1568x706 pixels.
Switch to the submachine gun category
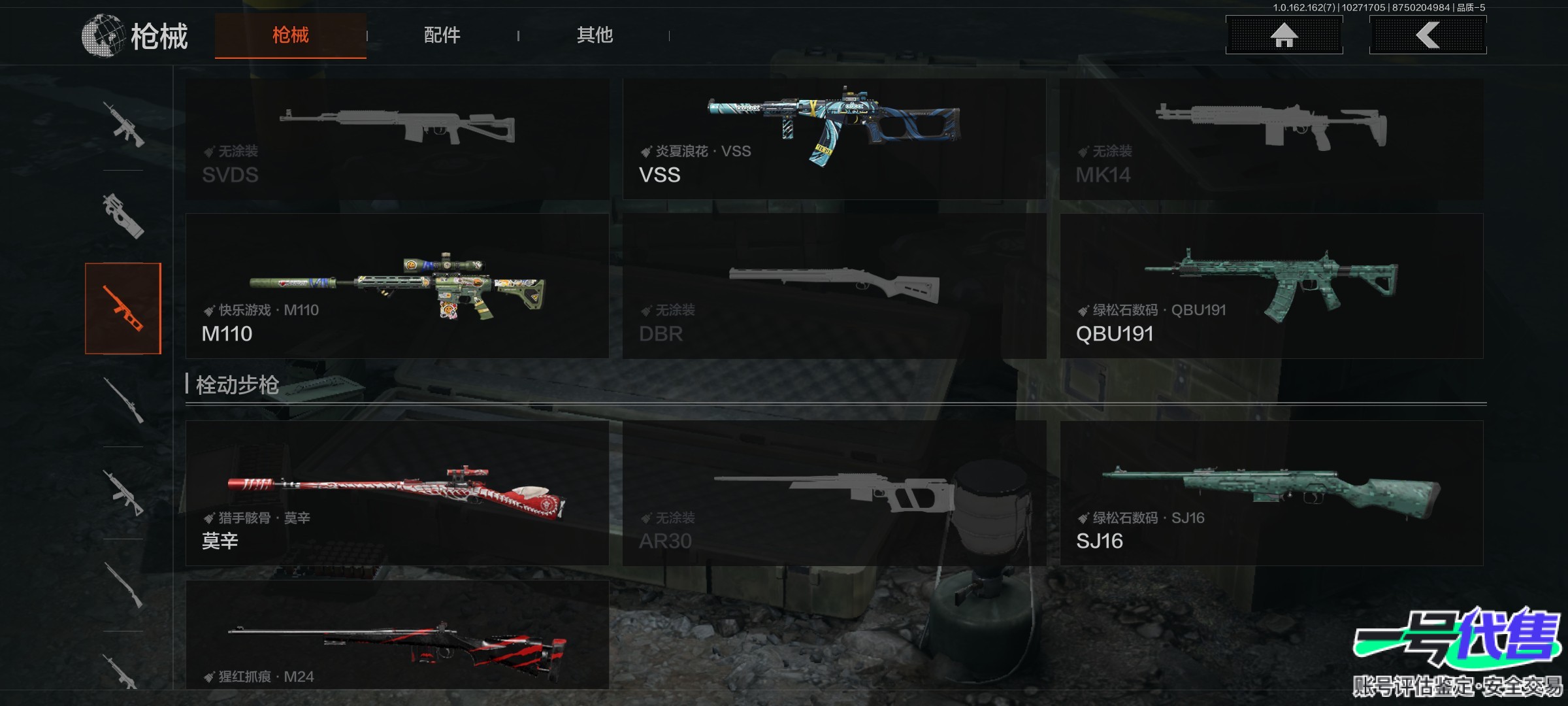click(x=123, y=216)
